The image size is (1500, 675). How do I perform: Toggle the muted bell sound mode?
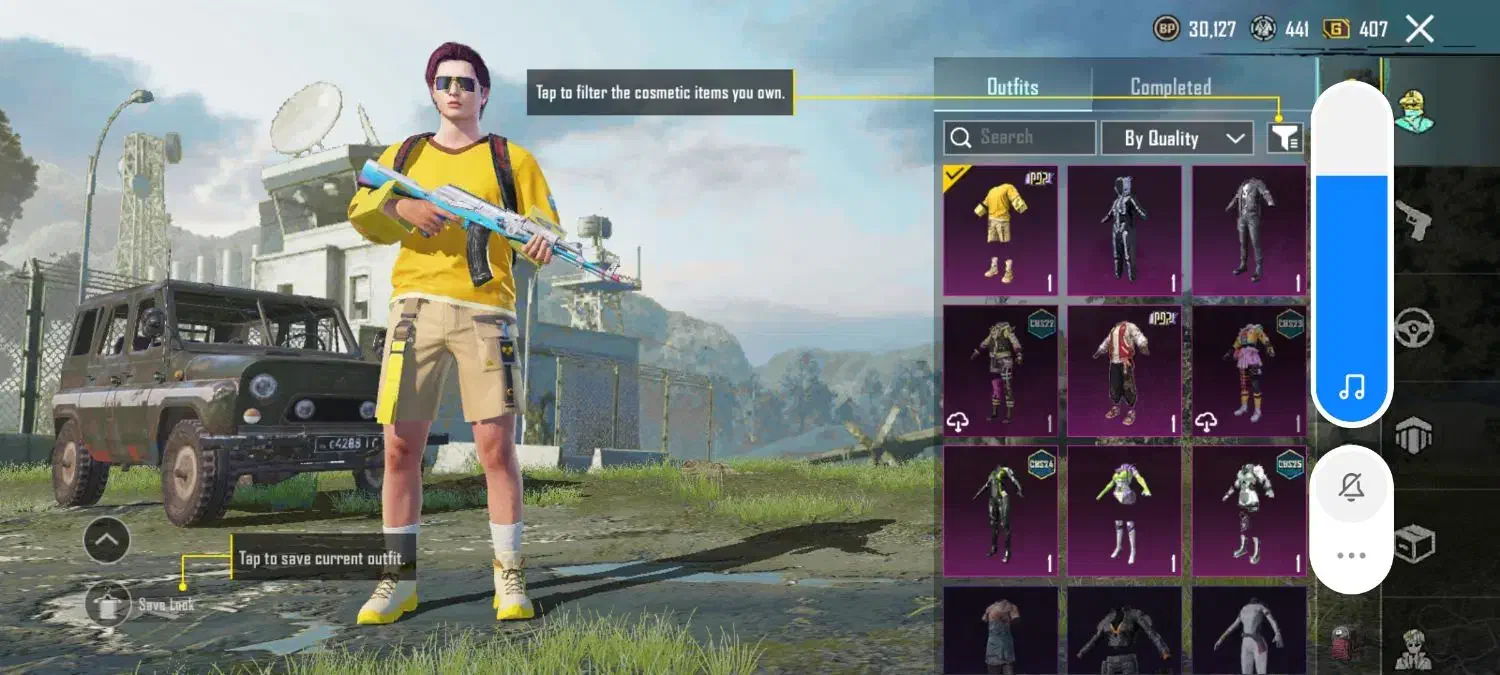click(1351, 488)
